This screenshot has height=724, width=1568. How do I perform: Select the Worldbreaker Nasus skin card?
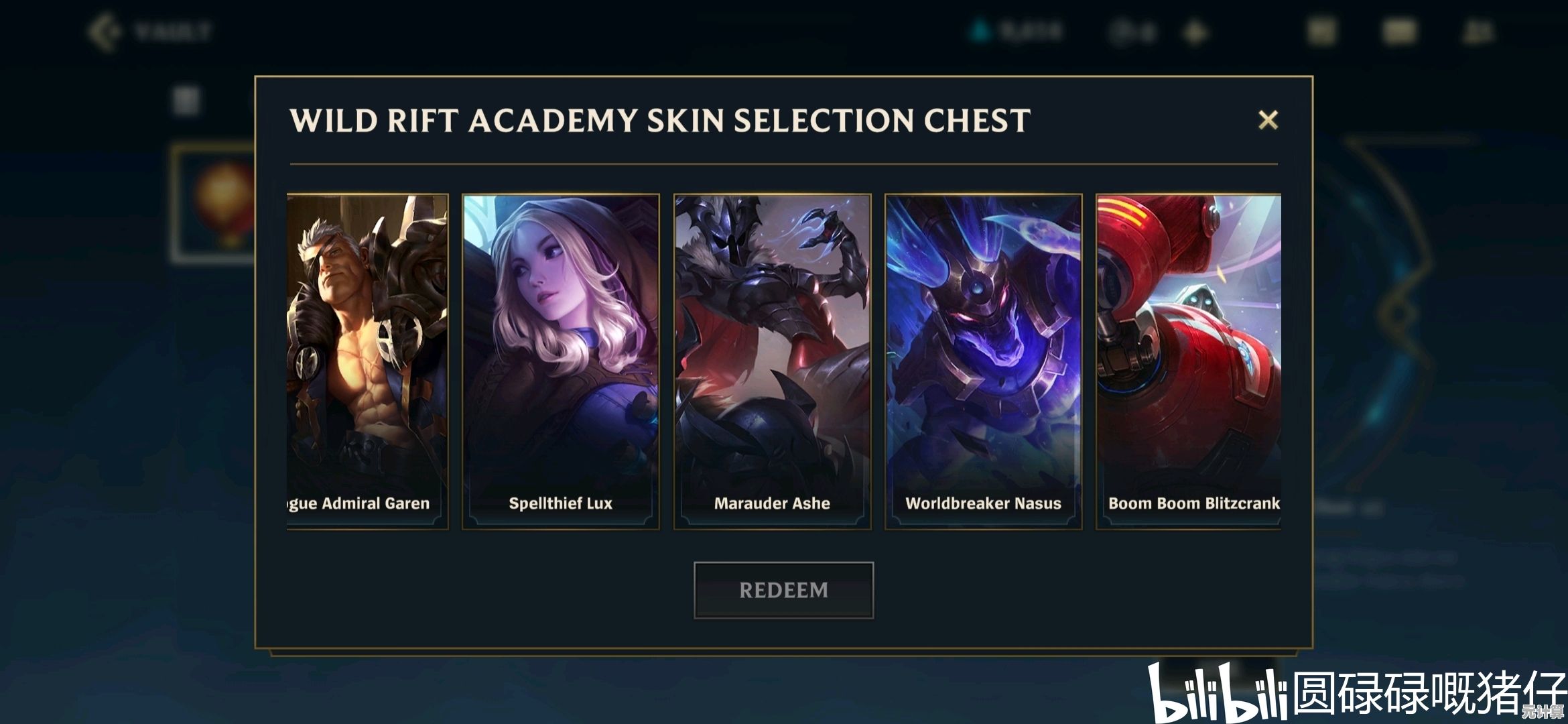(983, 362)
